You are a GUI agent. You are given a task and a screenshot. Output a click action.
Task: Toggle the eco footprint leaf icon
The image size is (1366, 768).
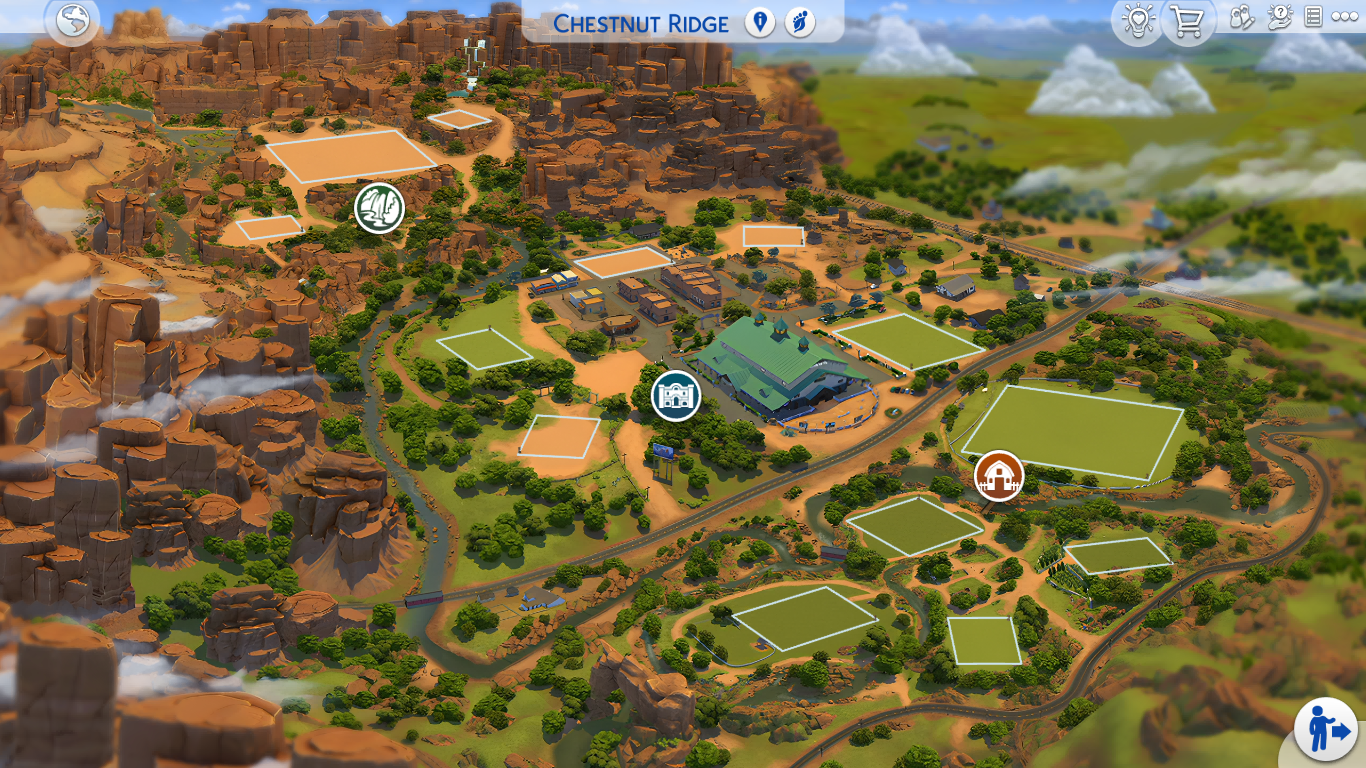(800, 22)
